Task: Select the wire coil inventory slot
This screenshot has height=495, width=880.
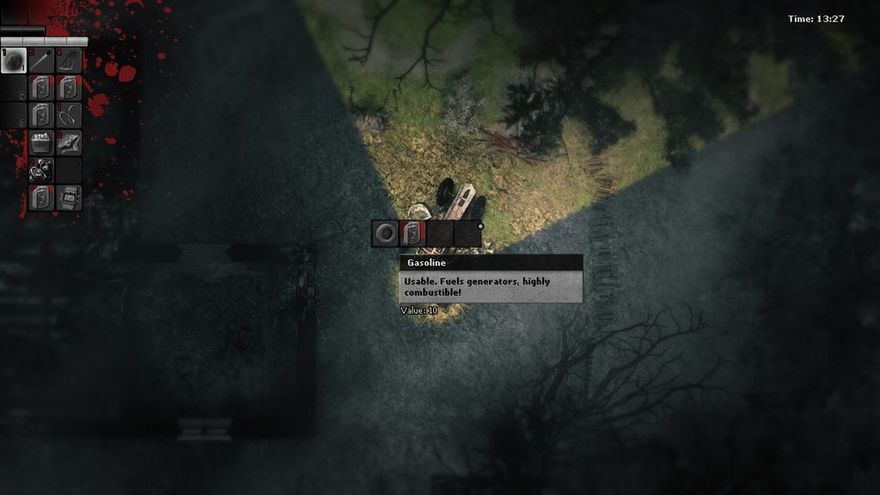Action: 68,115
